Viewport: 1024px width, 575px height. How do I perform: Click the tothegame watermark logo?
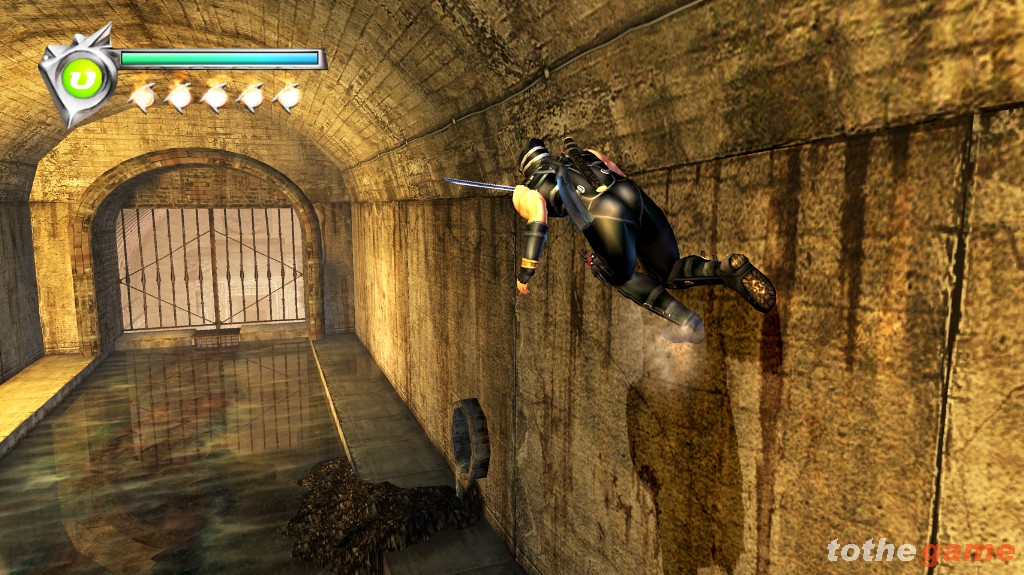coord(919,551)
